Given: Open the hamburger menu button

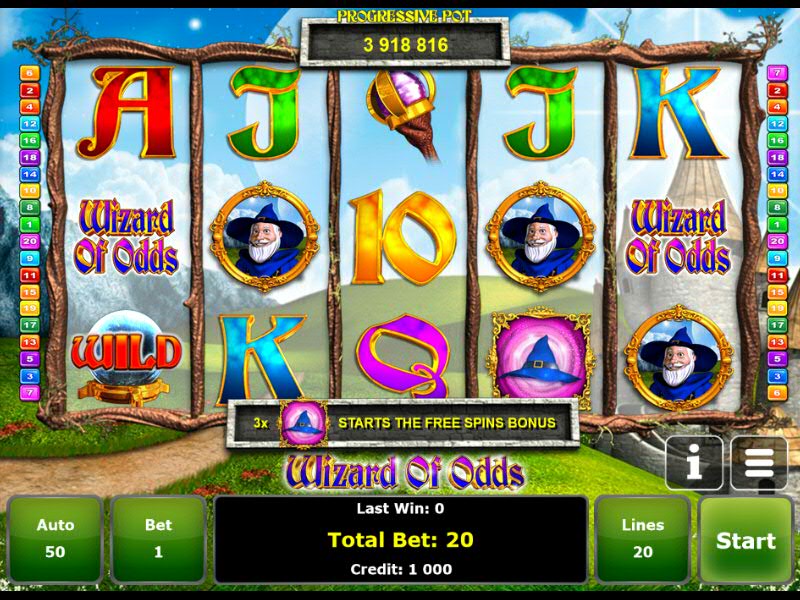Looking at the screenshot, I should [759, 463].
